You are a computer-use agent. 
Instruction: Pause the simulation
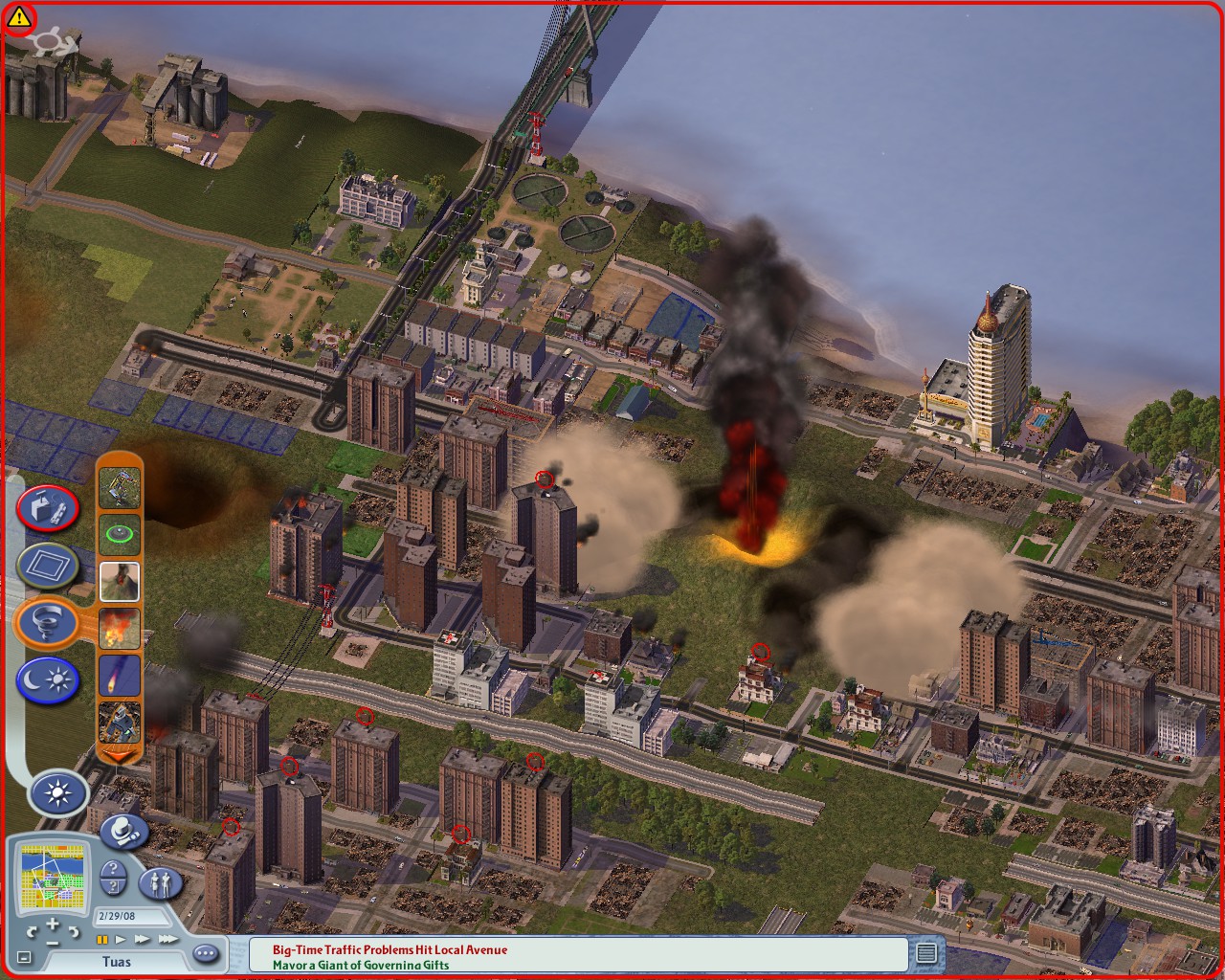click(x=103, y=940)
